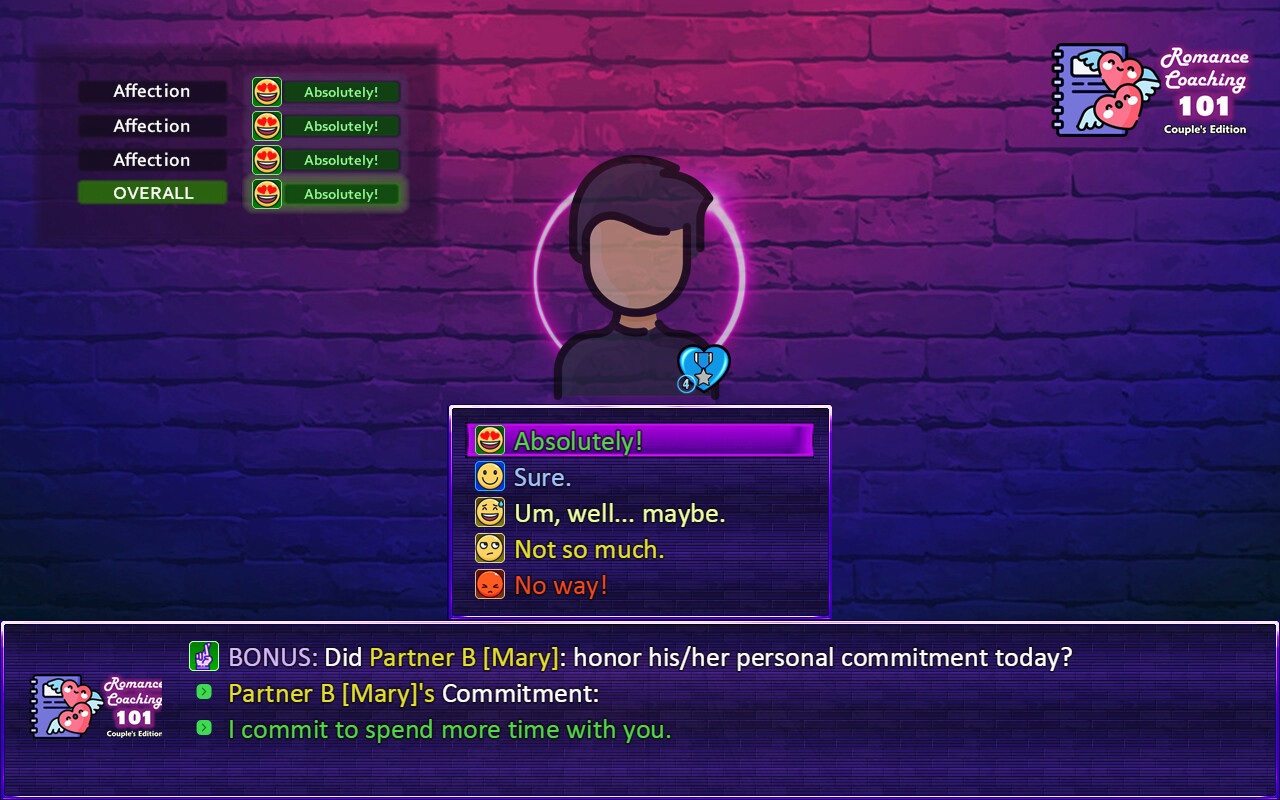1280x800 pixels.
Task: Choose the Not so much answer
Action: pyautogui.click(x=588, y=548)
